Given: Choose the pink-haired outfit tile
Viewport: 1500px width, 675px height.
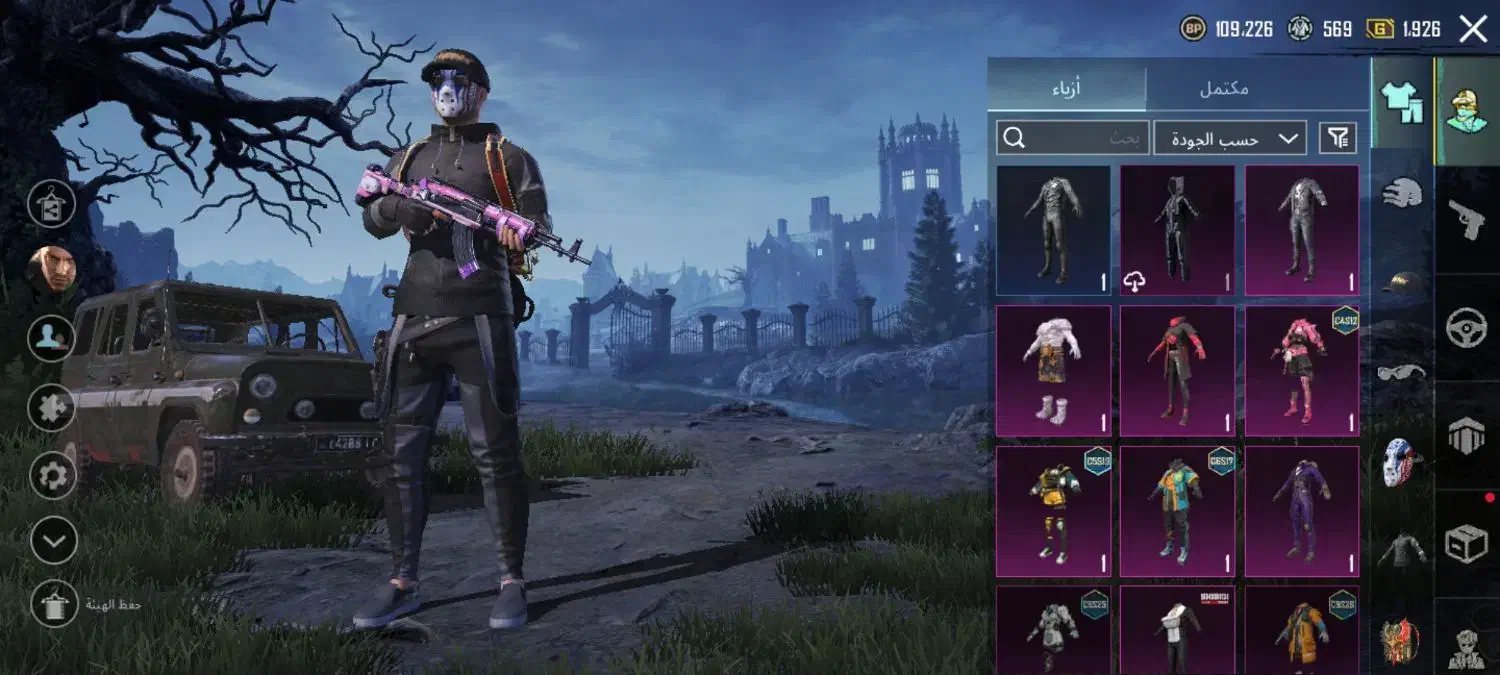Looking at the screenshot, I should coord(1301,371).
